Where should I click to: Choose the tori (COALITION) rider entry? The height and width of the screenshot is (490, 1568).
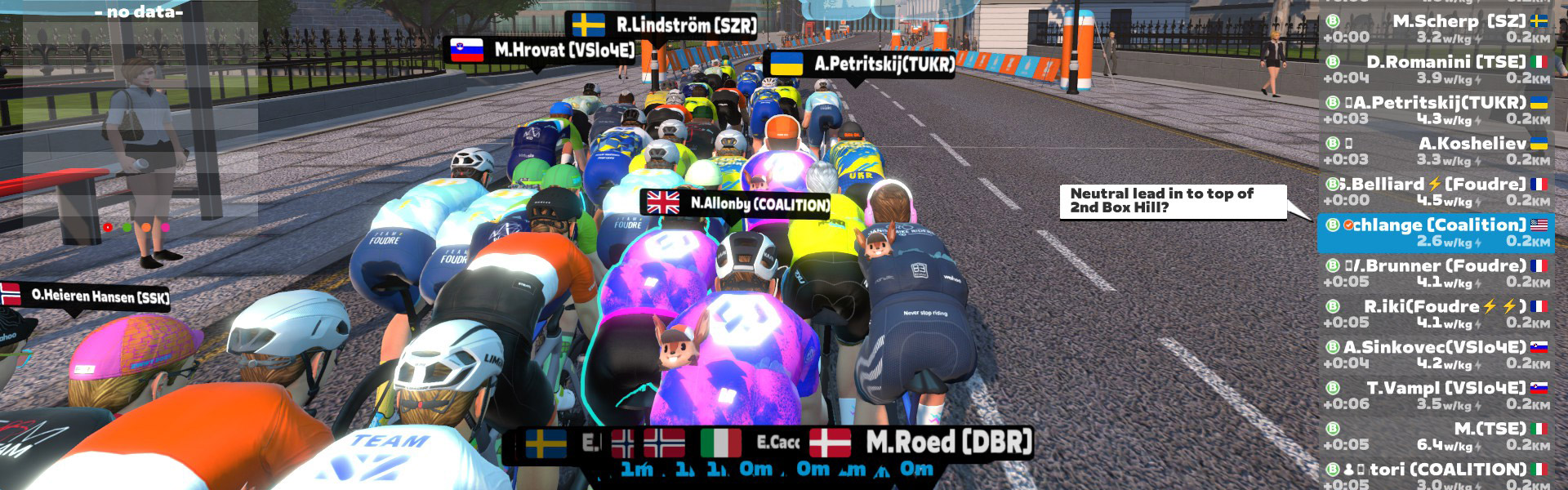[1437, 475]
